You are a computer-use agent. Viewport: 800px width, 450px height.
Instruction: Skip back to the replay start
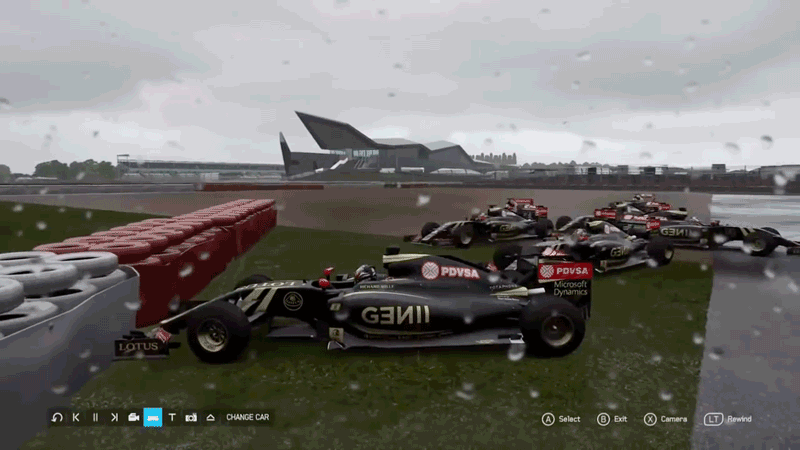coord(76,417)
